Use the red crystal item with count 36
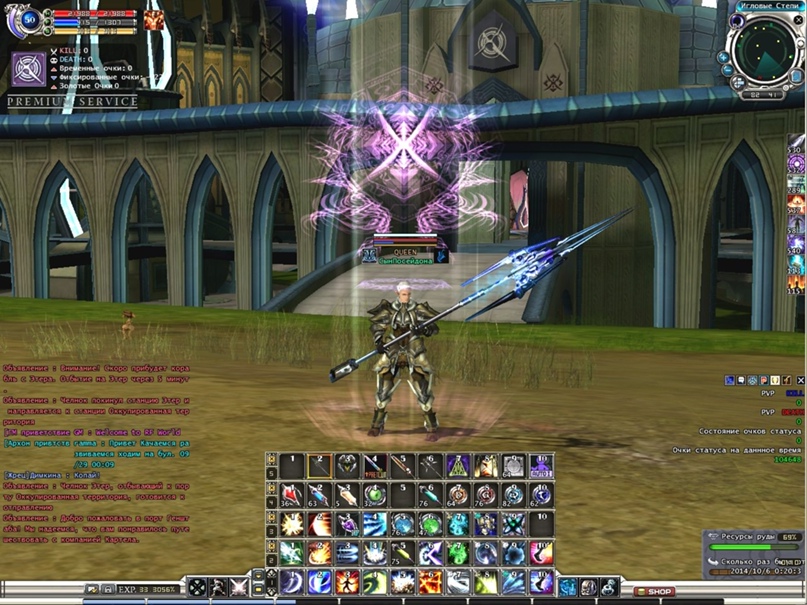The height and width of the screenshot is (605, 807). tap(292, 496)
